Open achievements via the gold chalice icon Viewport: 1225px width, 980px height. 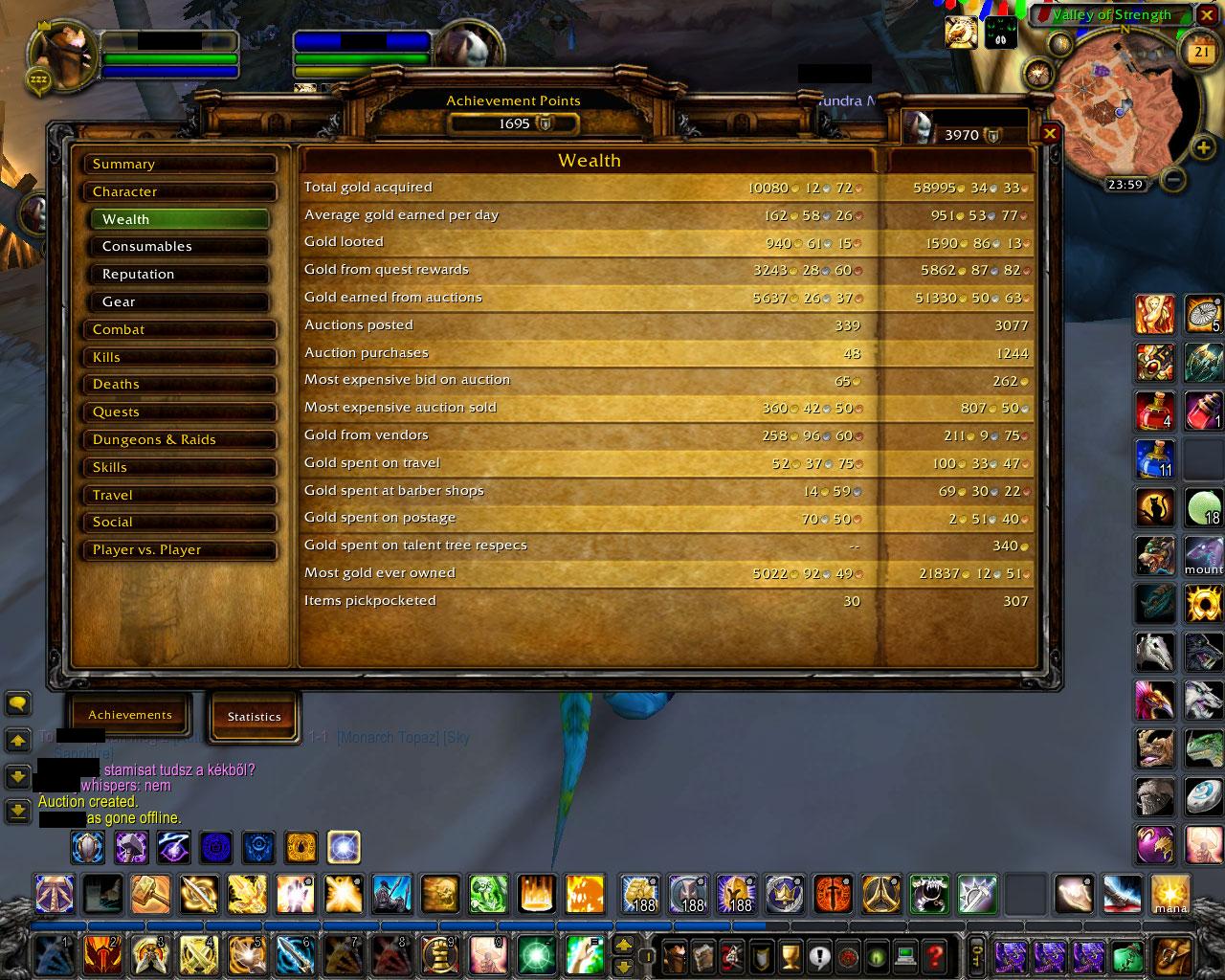(x=790, y=955)
